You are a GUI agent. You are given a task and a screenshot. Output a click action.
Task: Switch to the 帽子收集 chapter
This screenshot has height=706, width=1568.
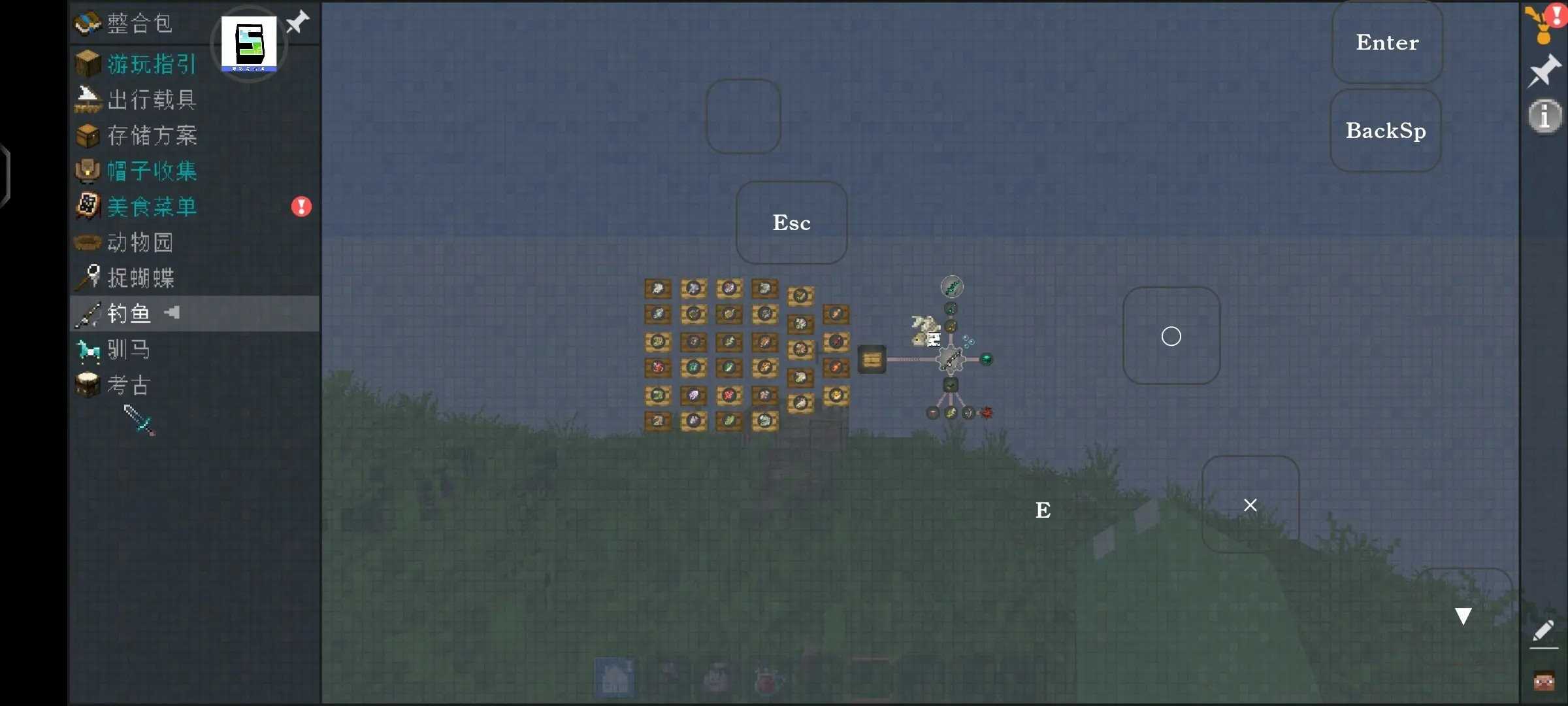pos(152,171)
